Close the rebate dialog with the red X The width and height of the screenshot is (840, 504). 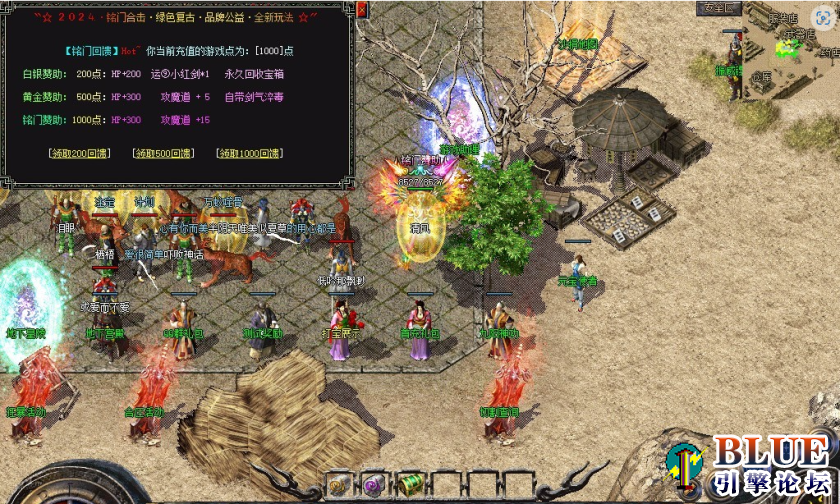[x=362, y=9]
